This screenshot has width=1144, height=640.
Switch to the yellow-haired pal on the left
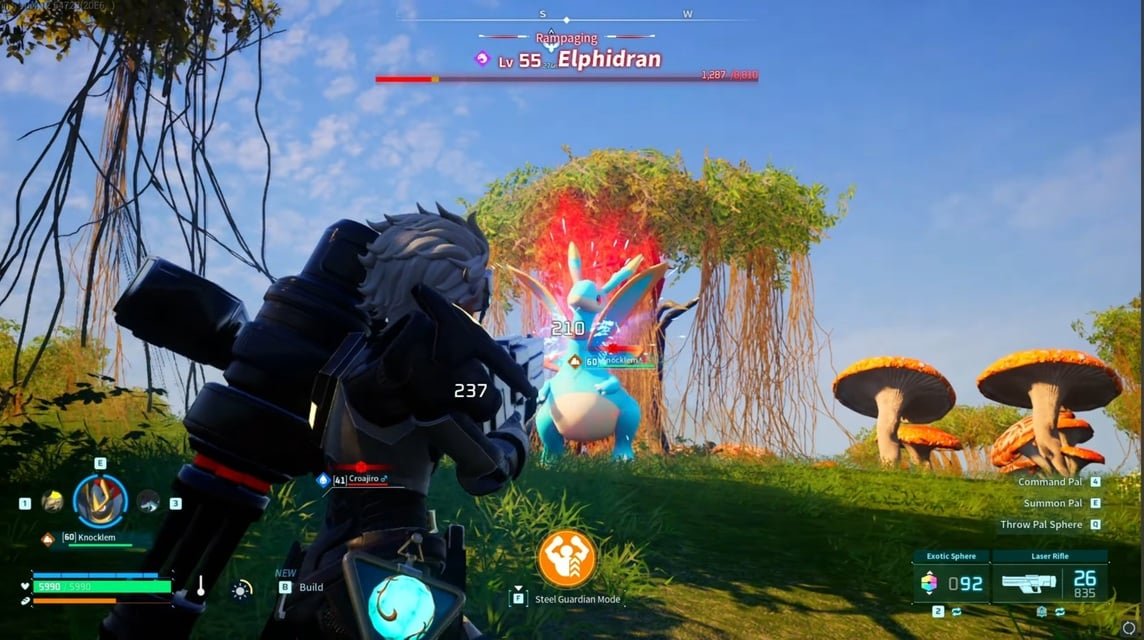53,502
